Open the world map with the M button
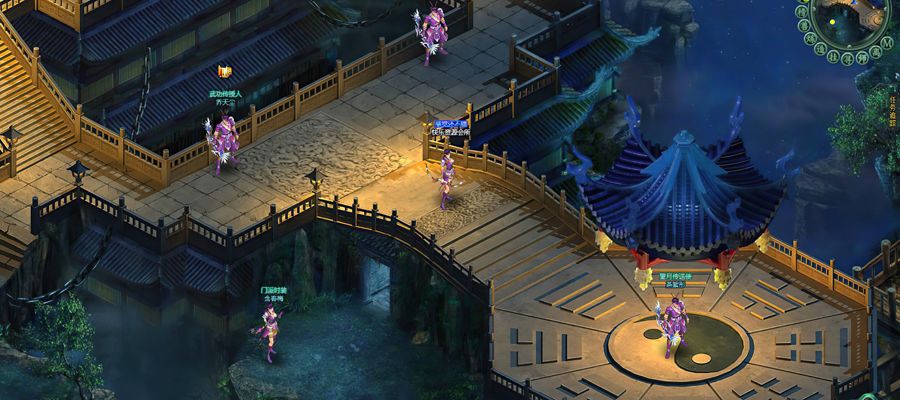This screenshot has height=400, width=900. coord(887,43)
